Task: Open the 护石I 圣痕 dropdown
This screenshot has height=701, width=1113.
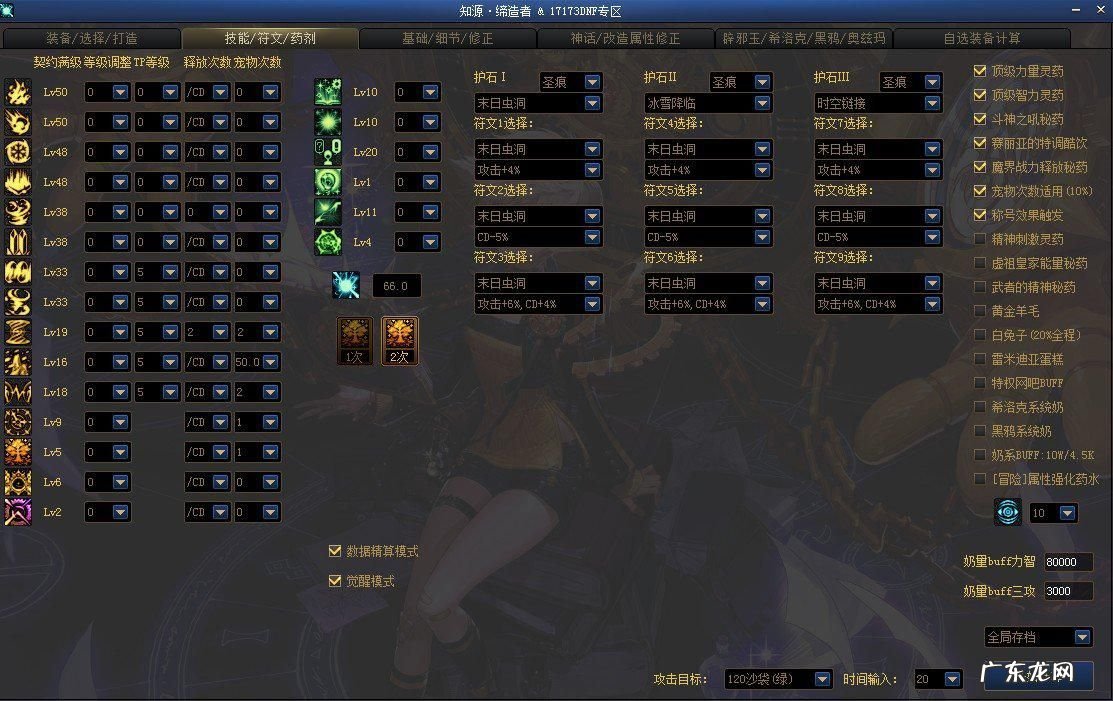Action: coord(592,82)
